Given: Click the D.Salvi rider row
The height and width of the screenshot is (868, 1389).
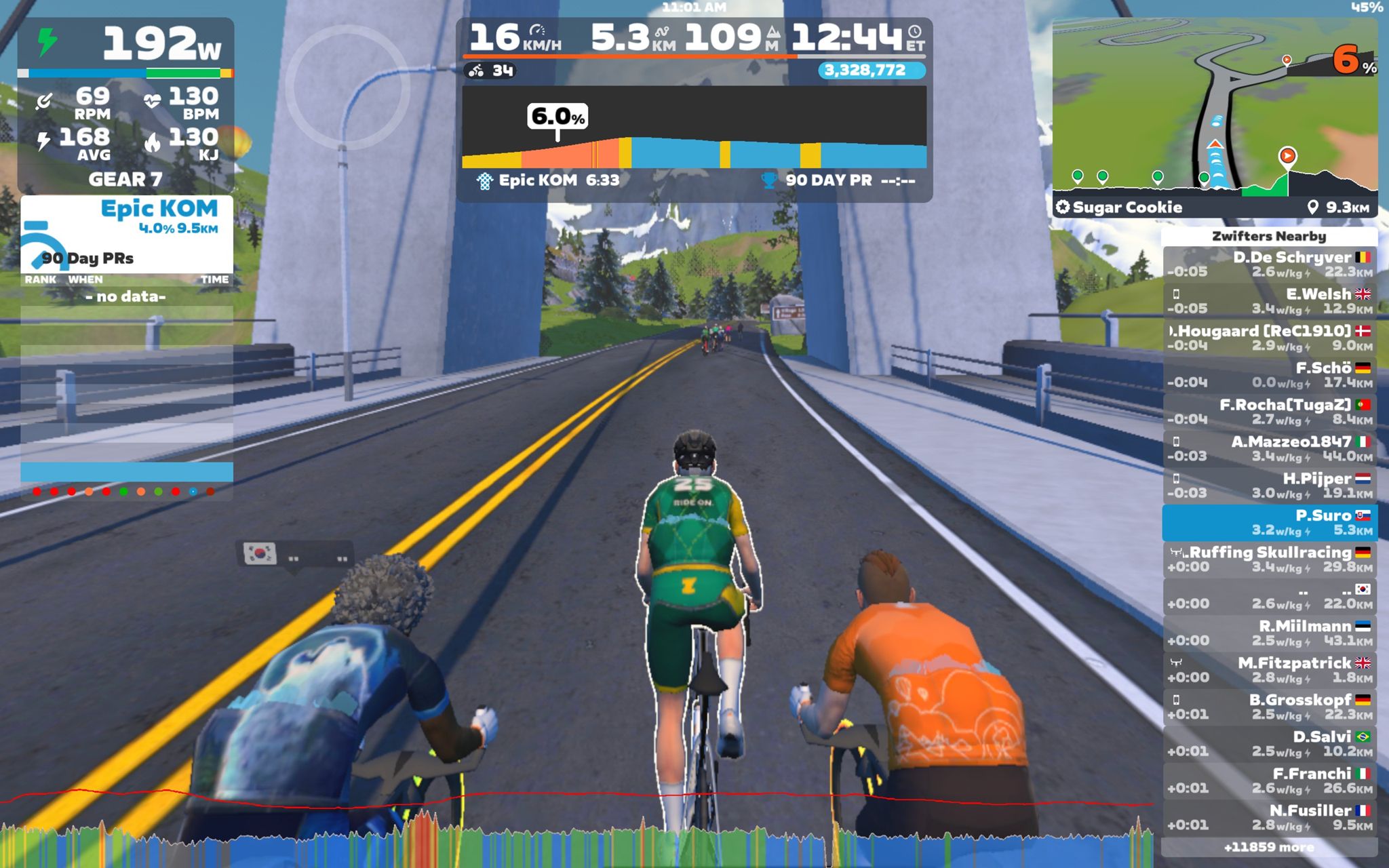Looking at the screenshot, I should pos(1269,743).
